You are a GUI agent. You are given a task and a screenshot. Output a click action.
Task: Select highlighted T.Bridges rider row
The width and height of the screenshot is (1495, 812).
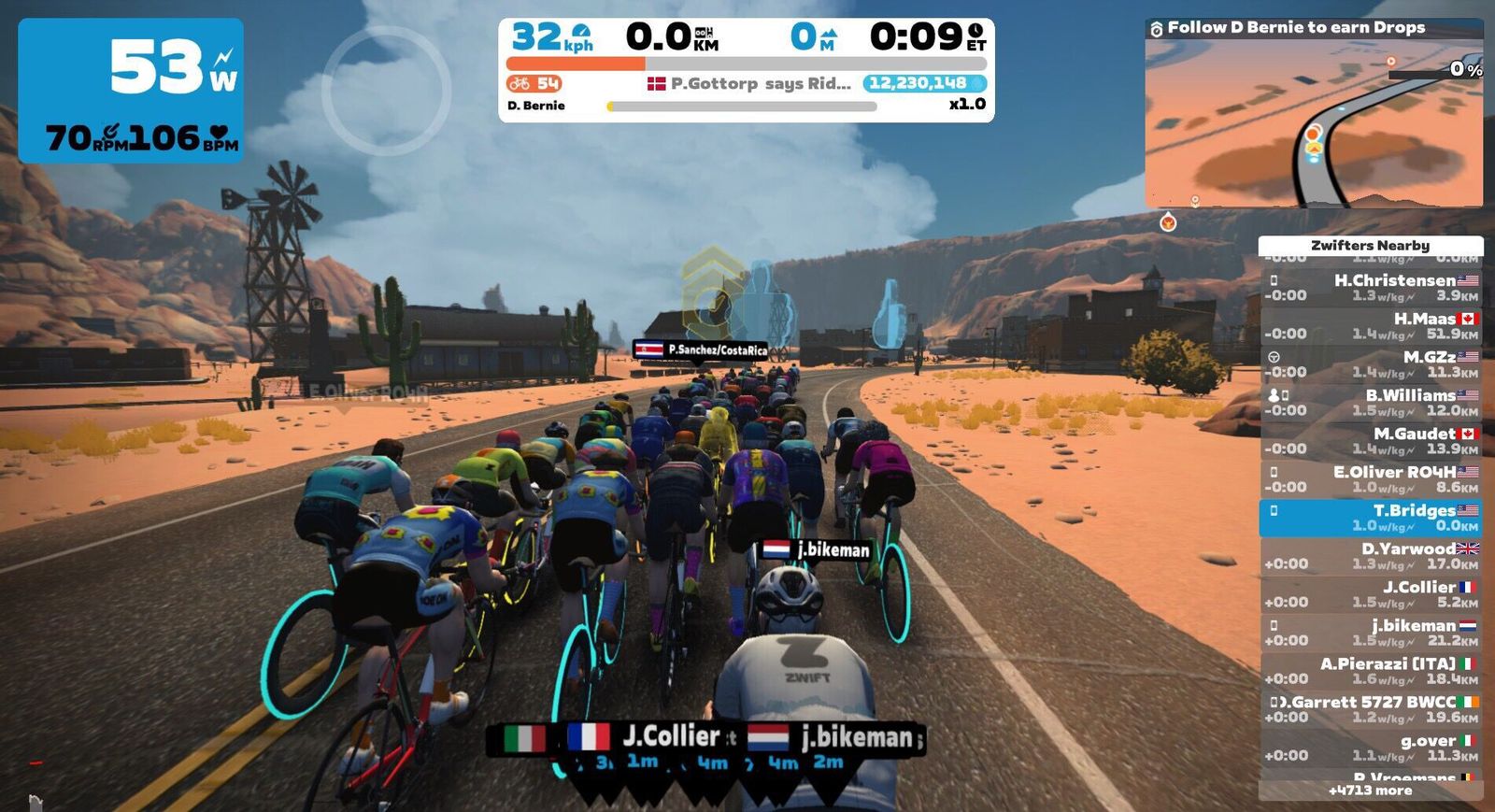(1370, 518)
